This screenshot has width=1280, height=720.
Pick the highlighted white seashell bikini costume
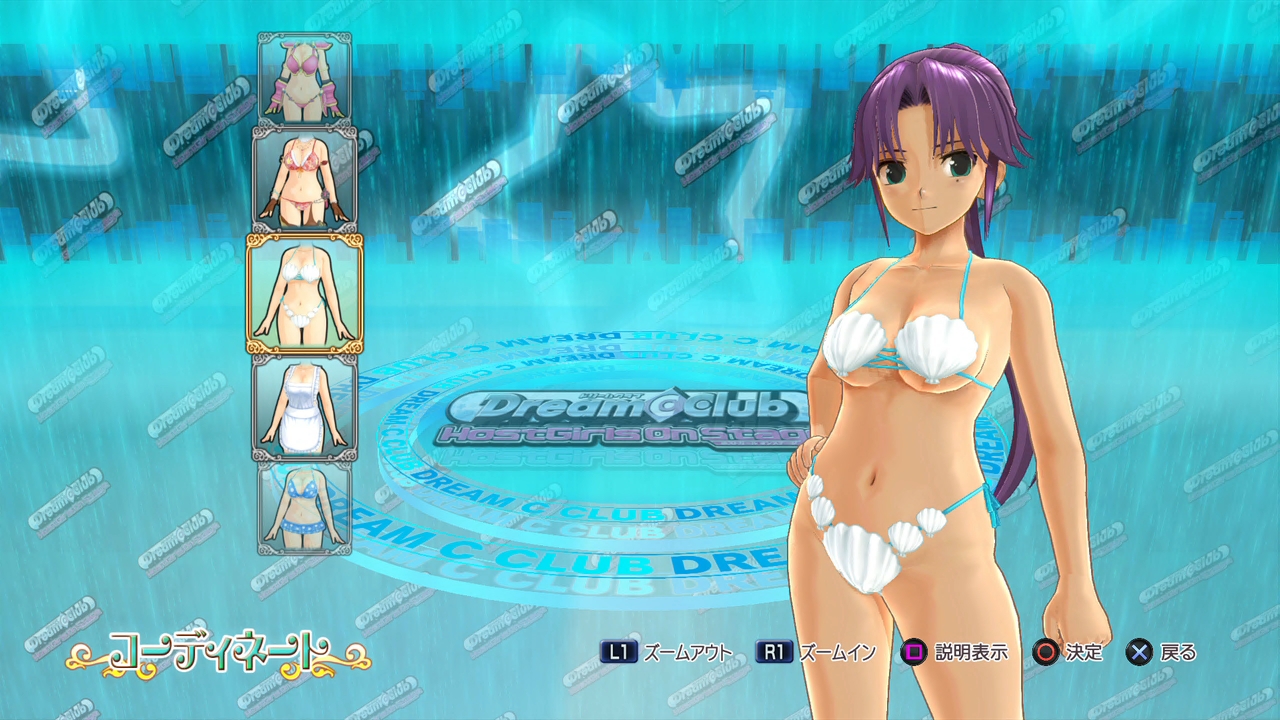point(304,293)
